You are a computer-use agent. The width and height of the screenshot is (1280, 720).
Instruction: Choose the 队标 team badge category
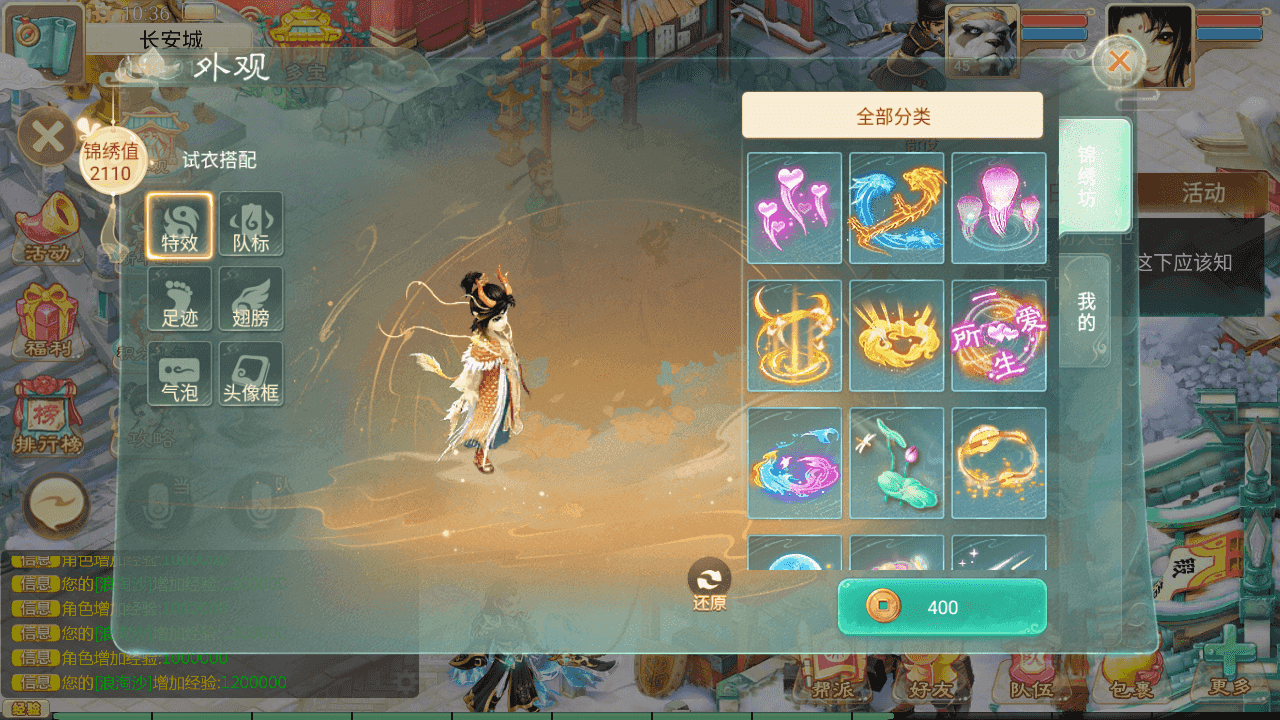pos(251,225)
